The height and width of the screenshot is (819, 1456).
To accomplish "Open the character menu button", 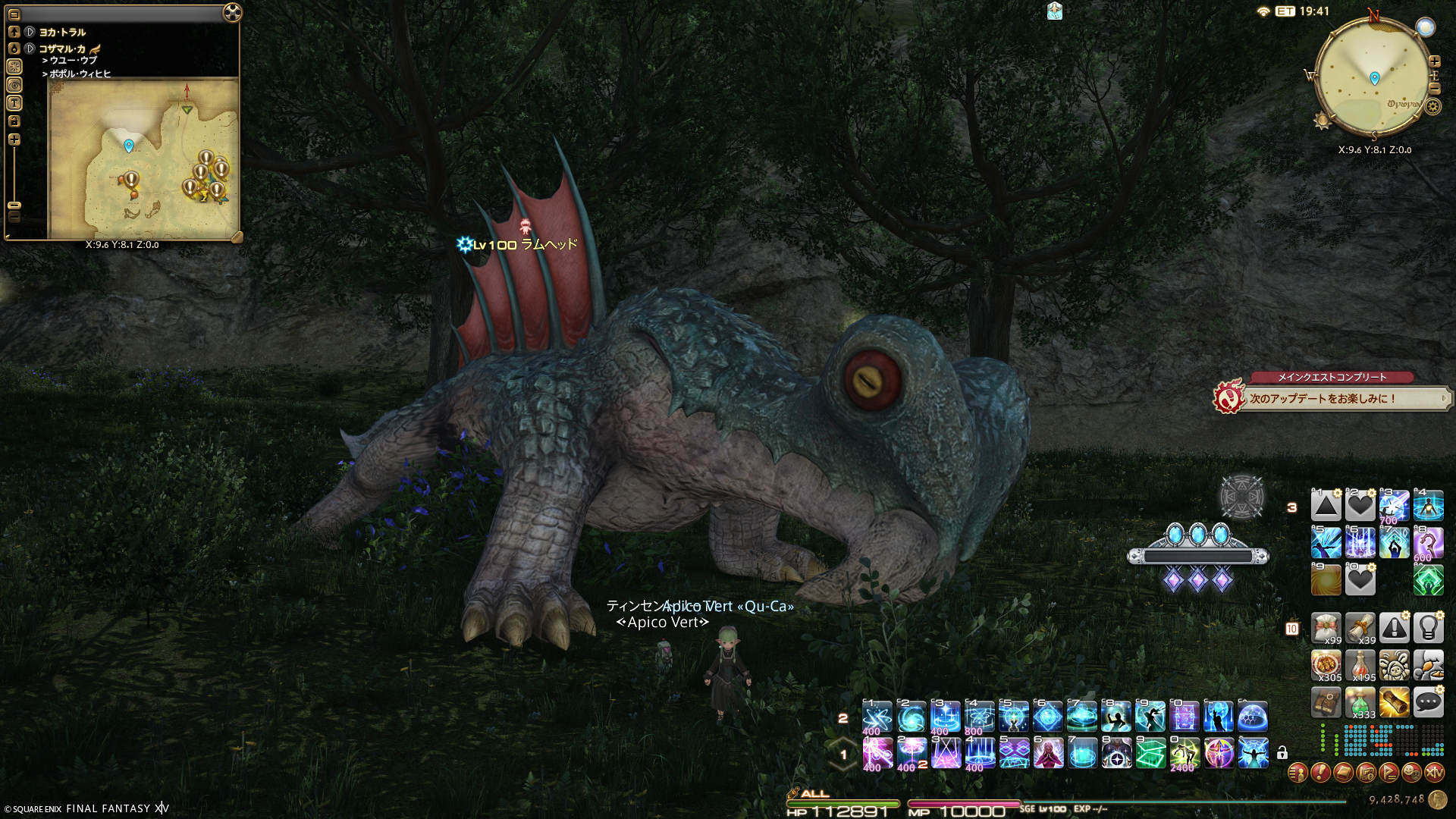I will pos(1298,773).
